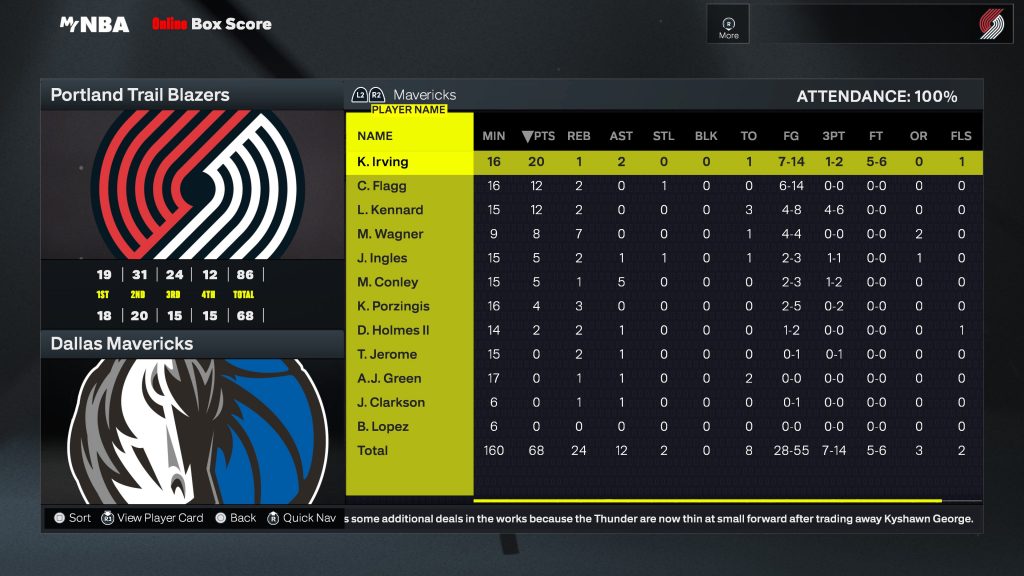Choose D. Holmes II's row

[393, 330]
